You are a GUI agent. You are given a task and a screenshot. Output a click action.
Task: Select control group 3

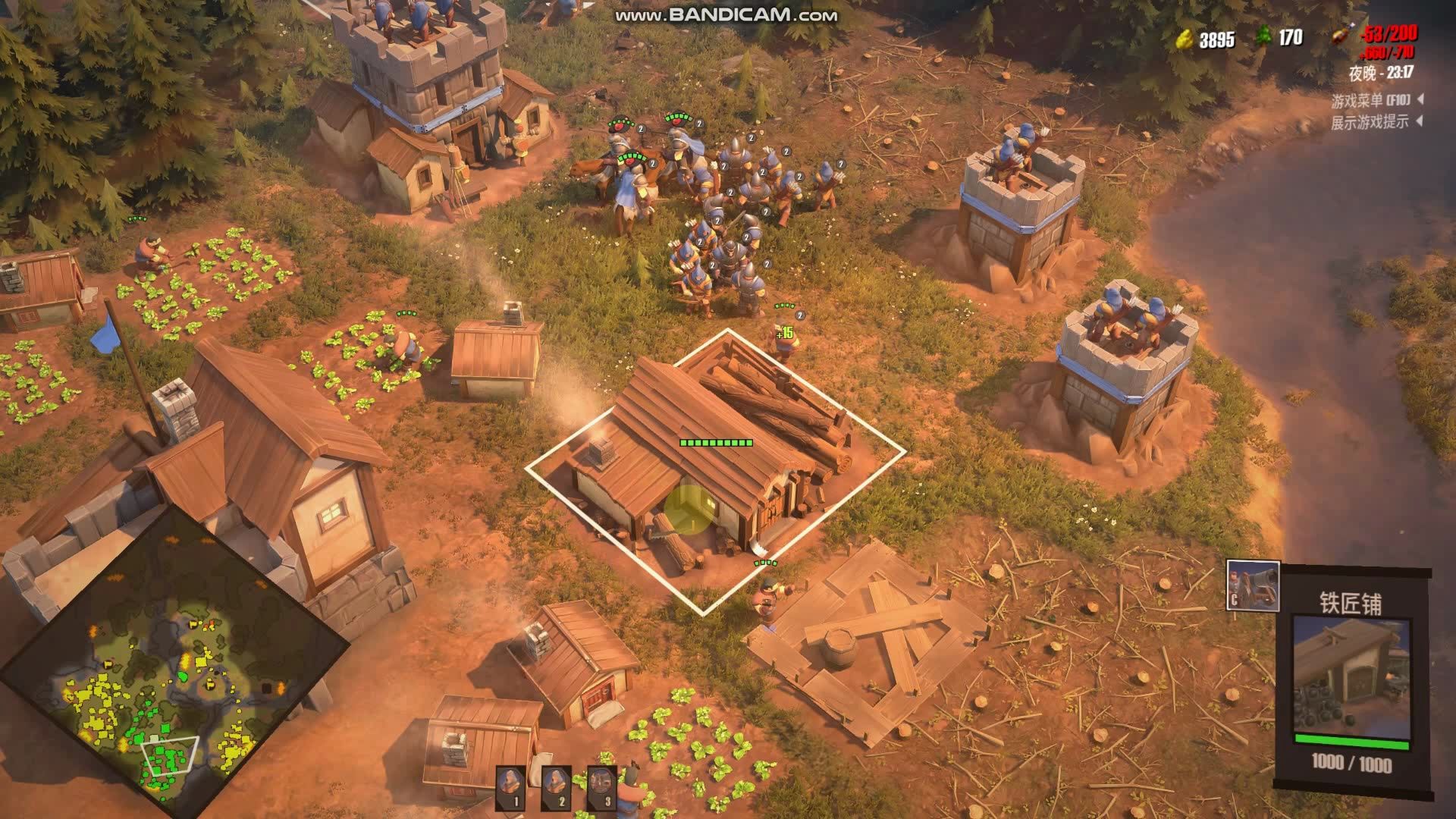tap(602, 787)
